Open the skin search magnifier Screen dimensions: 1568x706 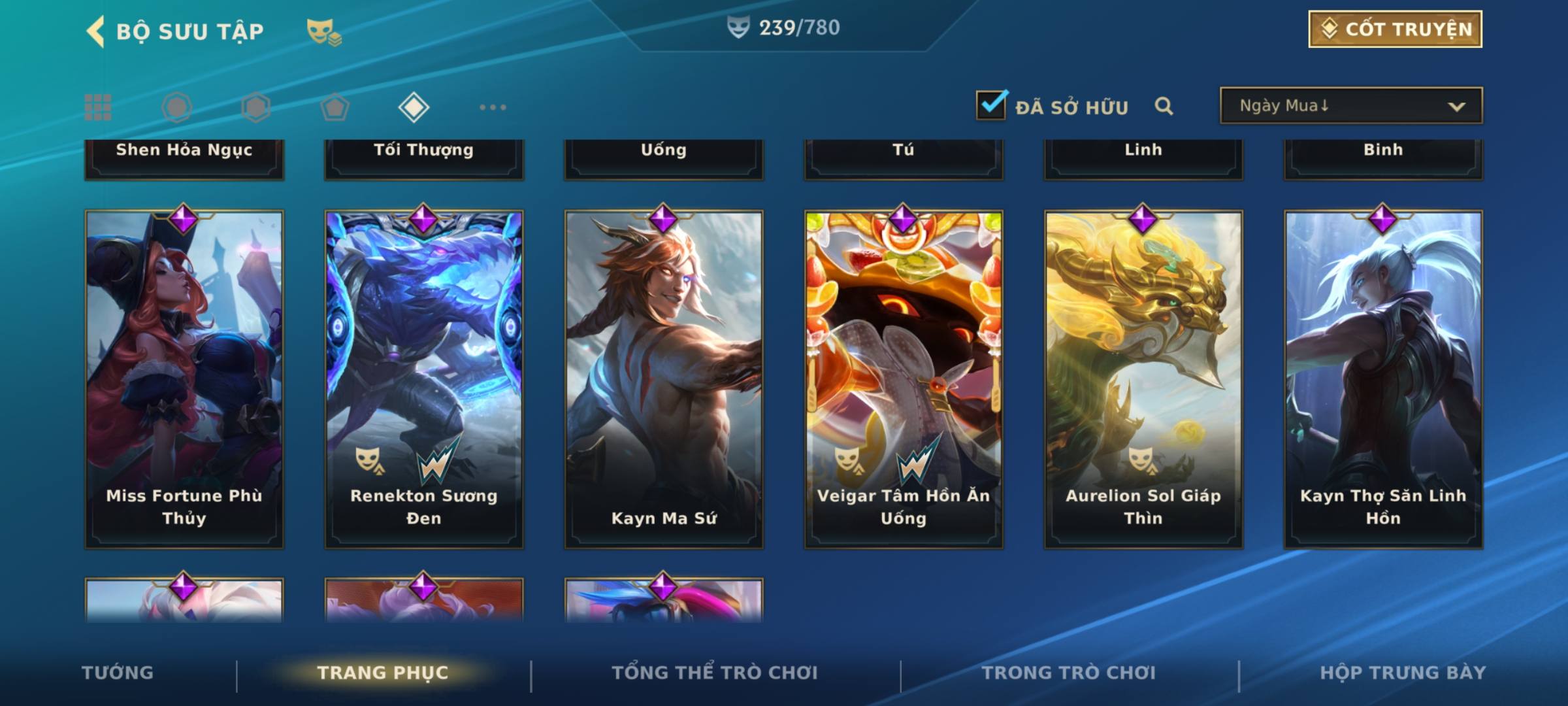click(x=1164, y=106)
